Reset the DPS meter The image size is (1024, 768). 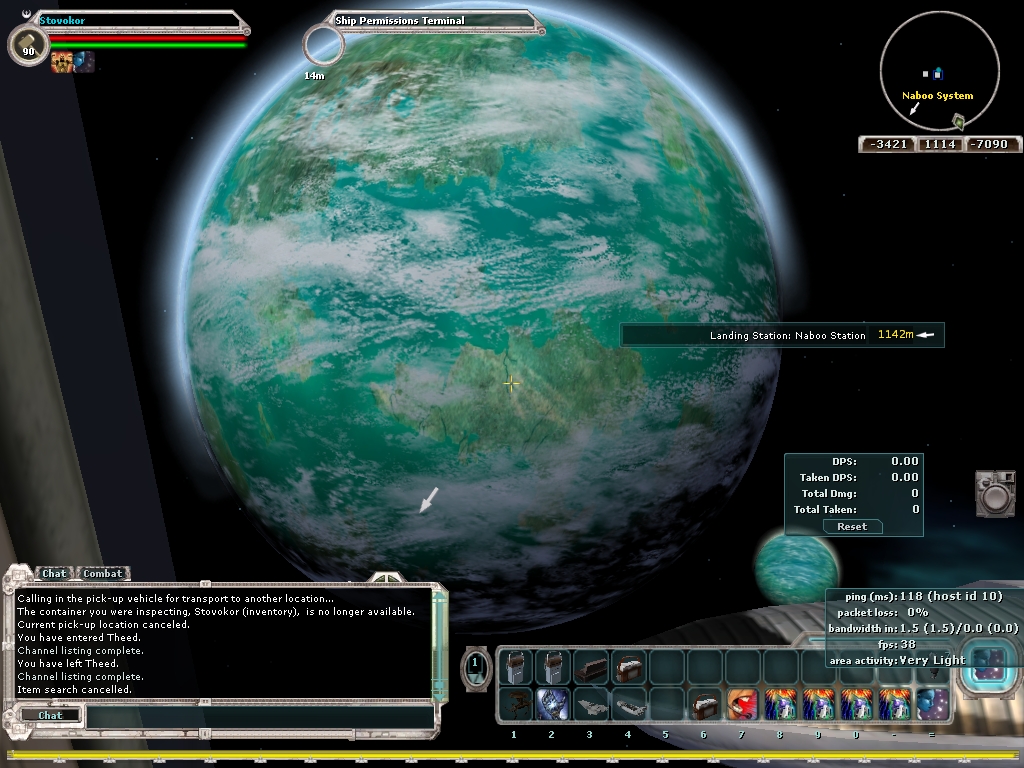852,526
